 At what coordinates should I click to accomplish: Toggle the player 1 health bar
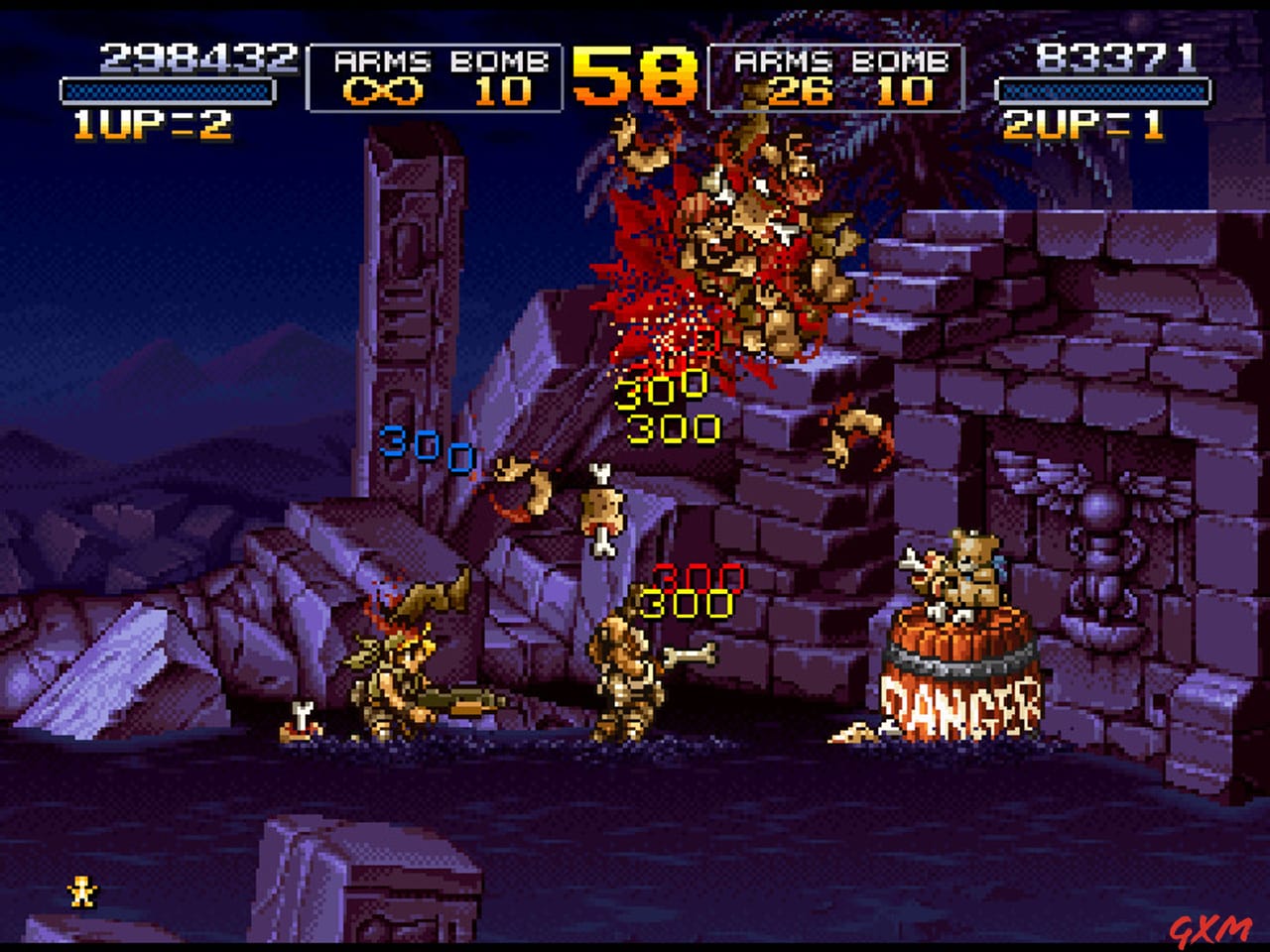(169, 89)
